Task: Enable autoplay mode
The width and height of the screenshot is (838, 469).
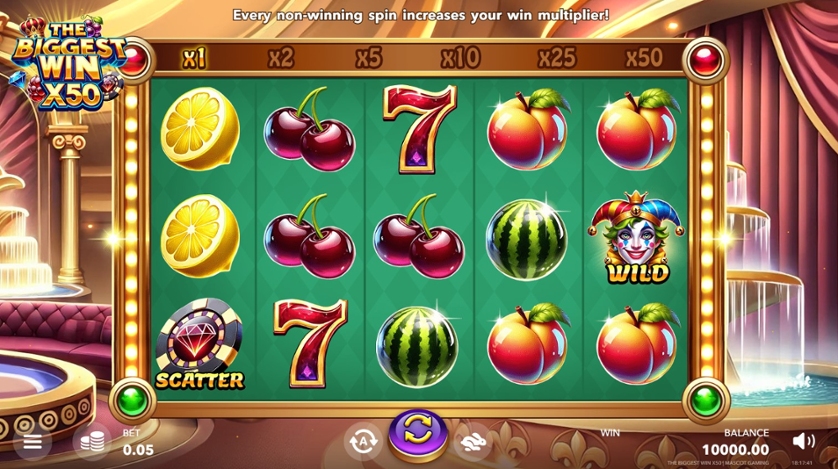Action: [x=362, y=440]
